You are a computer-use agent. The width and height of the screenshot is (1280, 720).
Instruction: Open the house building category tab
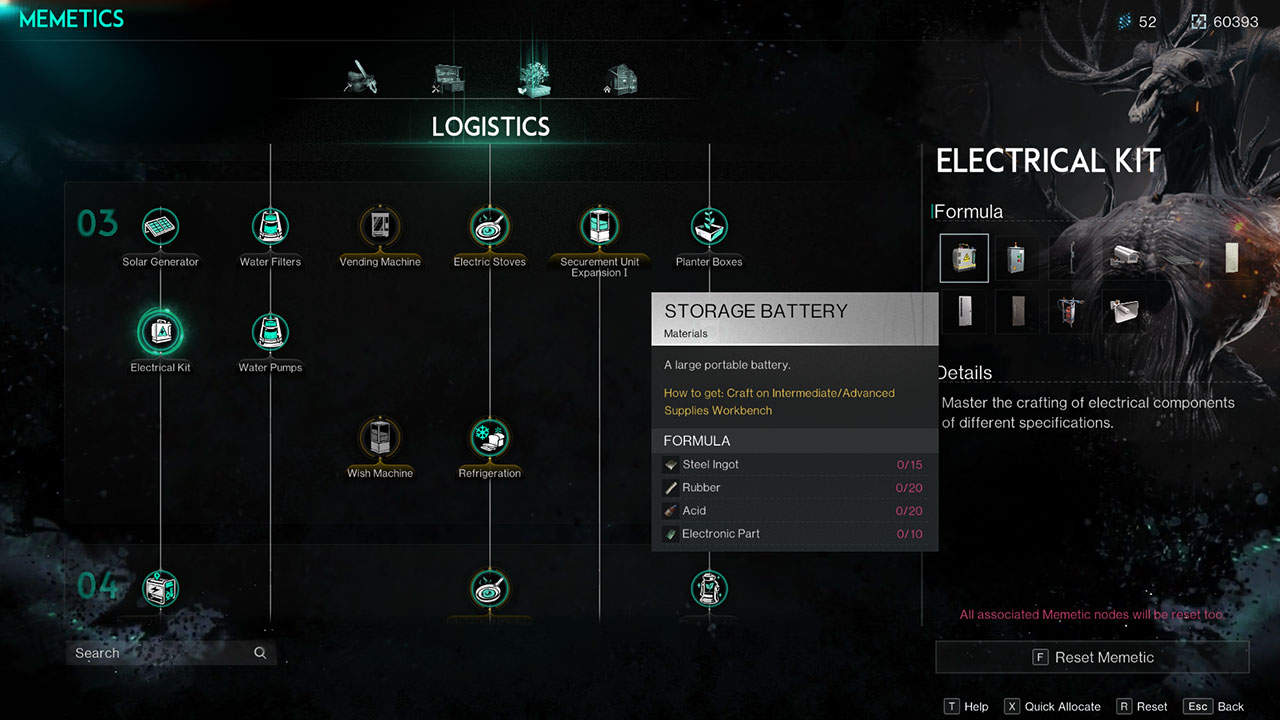622,78
